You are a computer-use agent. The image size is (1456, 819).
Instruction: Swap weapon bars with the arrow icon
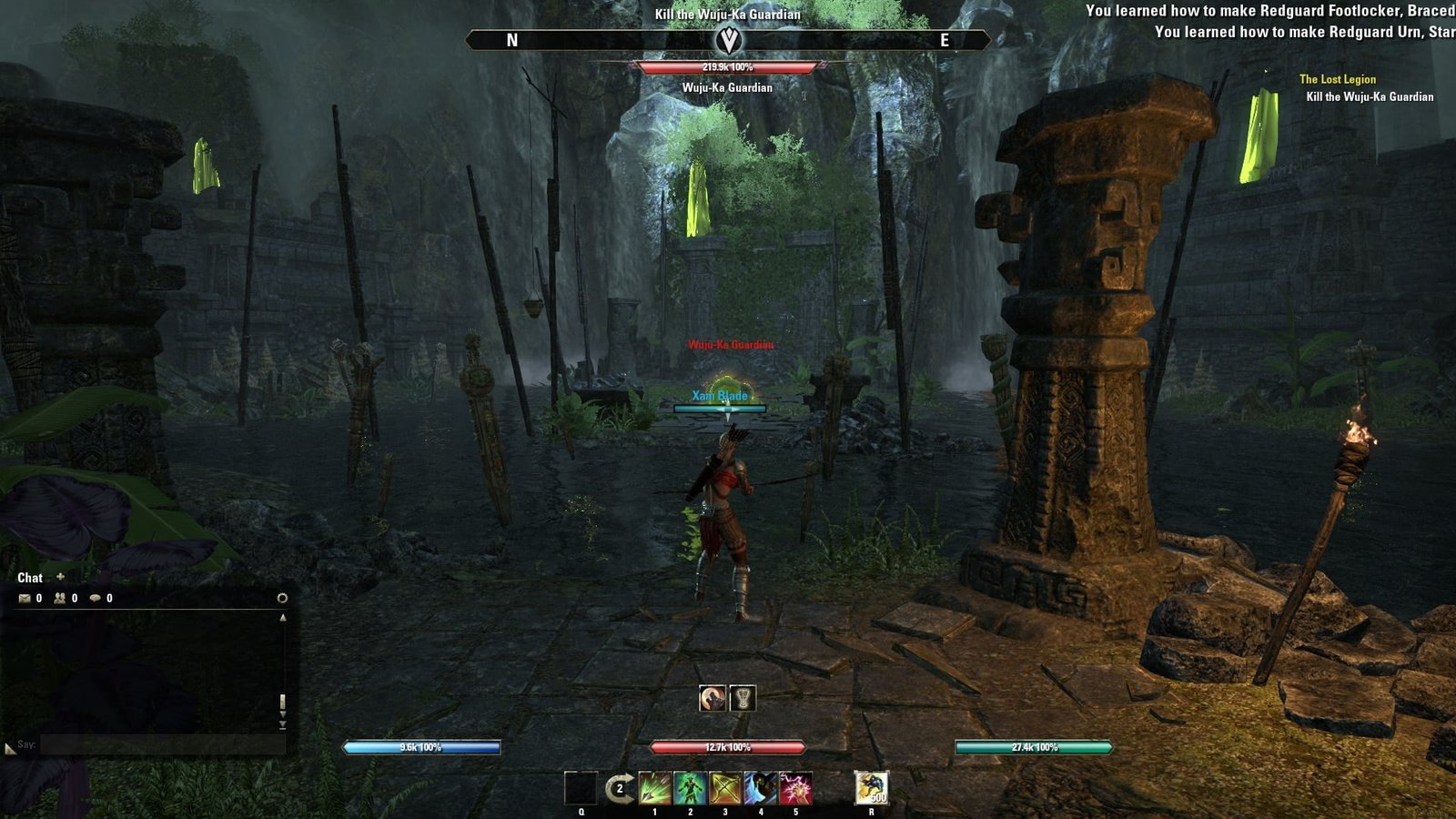(x=620, y=788)
